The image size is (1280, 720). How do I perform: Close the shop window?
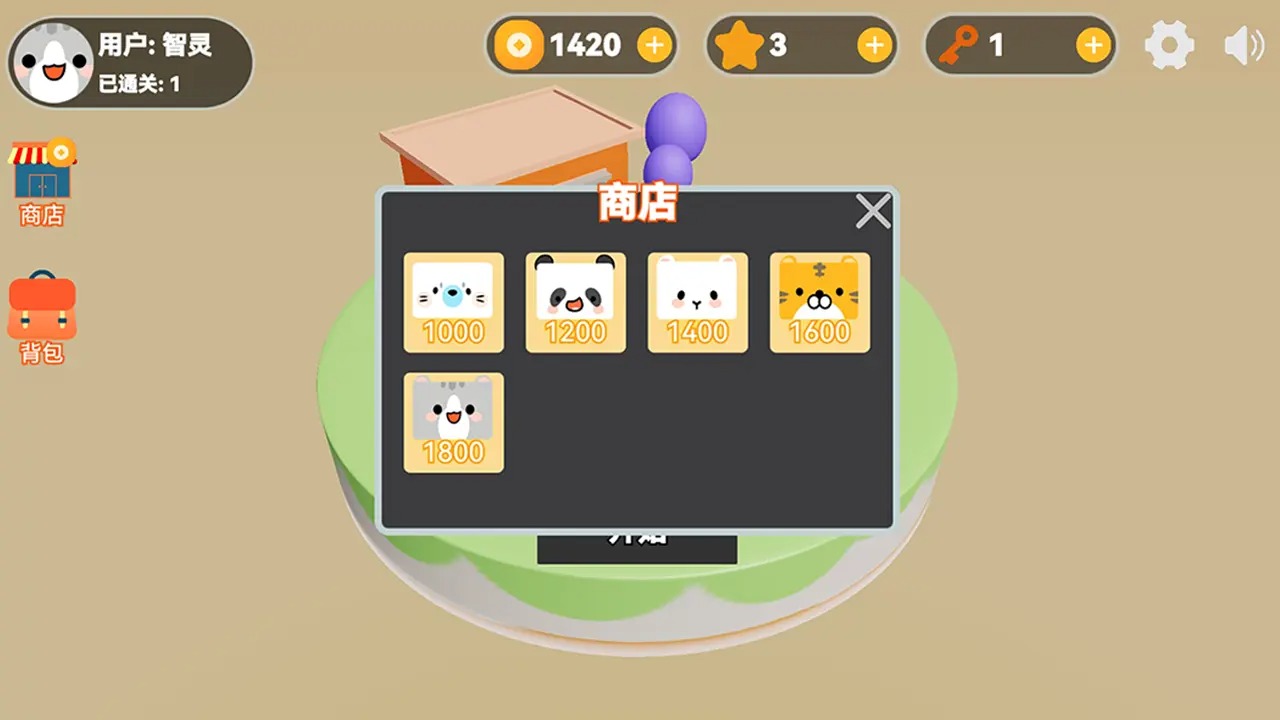coord(873,212)
